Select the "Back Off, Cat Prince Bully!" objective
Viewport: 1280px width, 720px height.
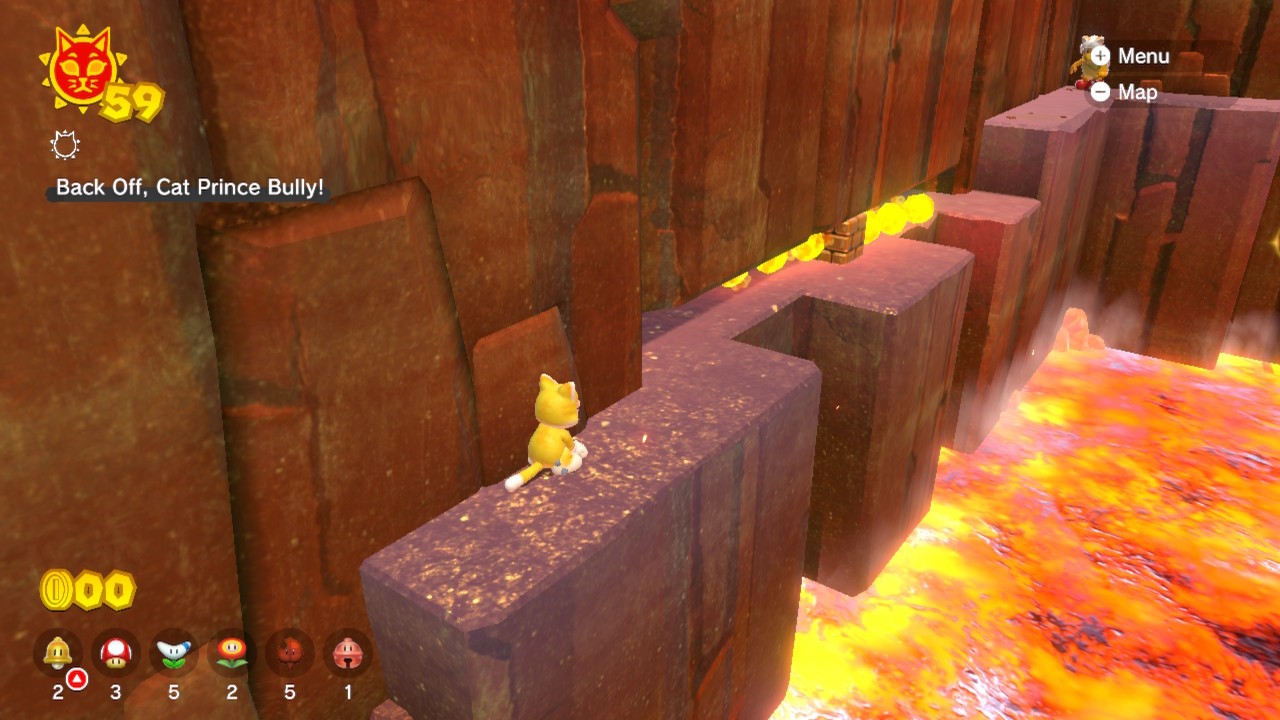point(190,188)
